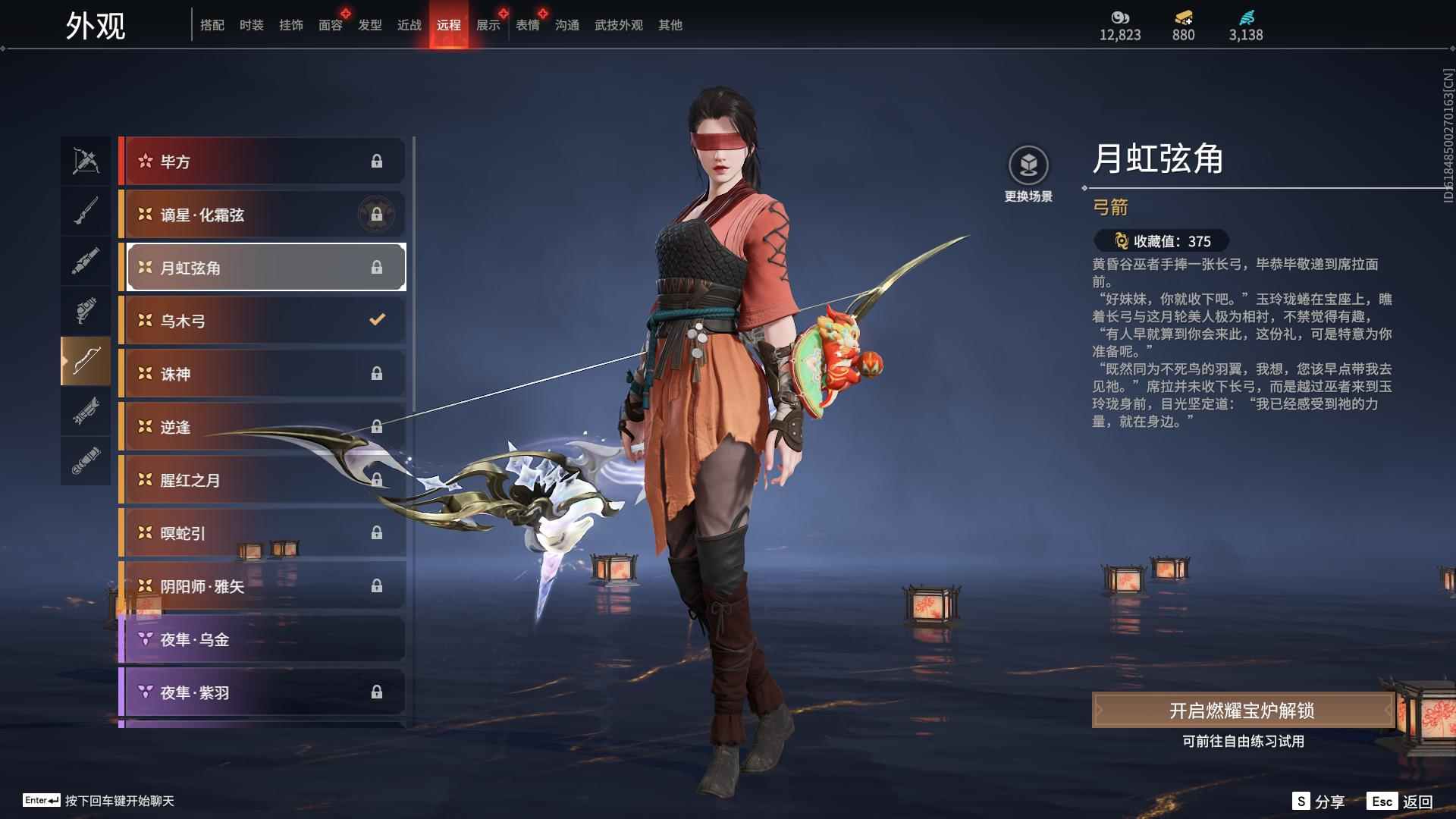Viewport: 1456px width, 819px height.
Task: Click the ingot currency icon showing 880
Action: 1183,17
